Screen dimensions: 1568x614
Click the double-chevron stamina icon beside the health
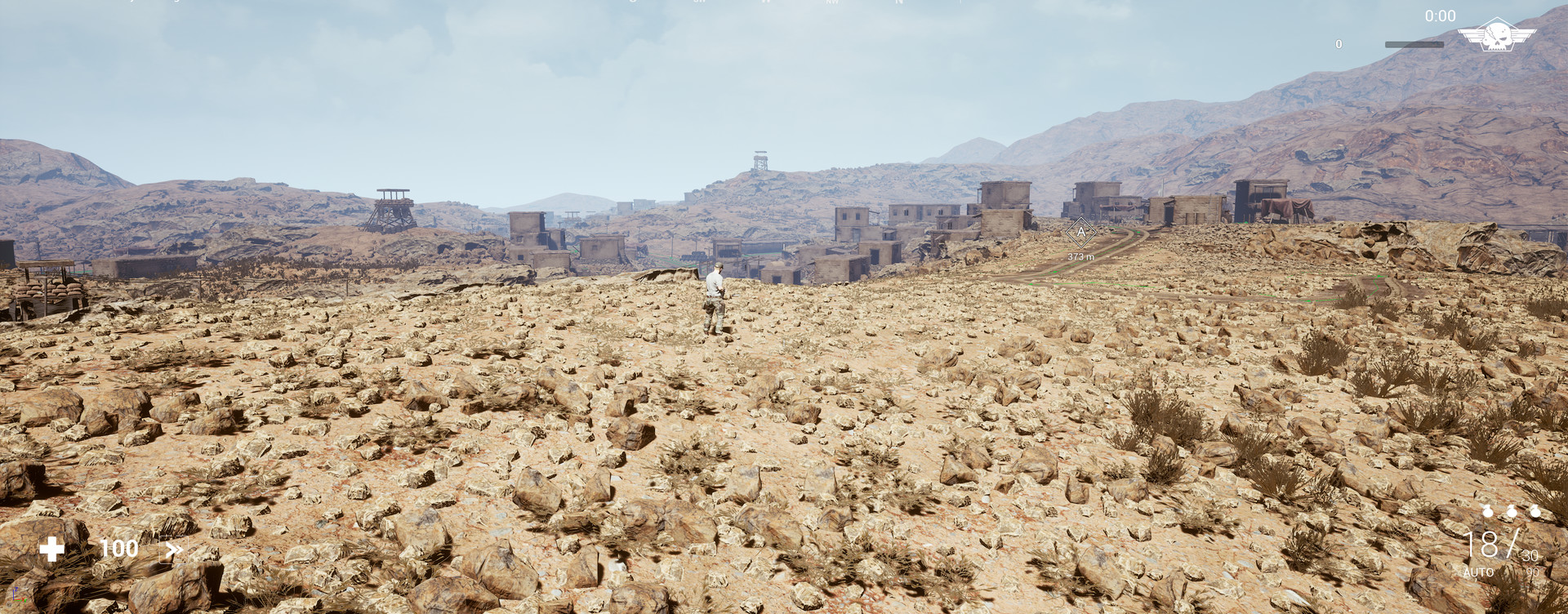tap(173, 549)
